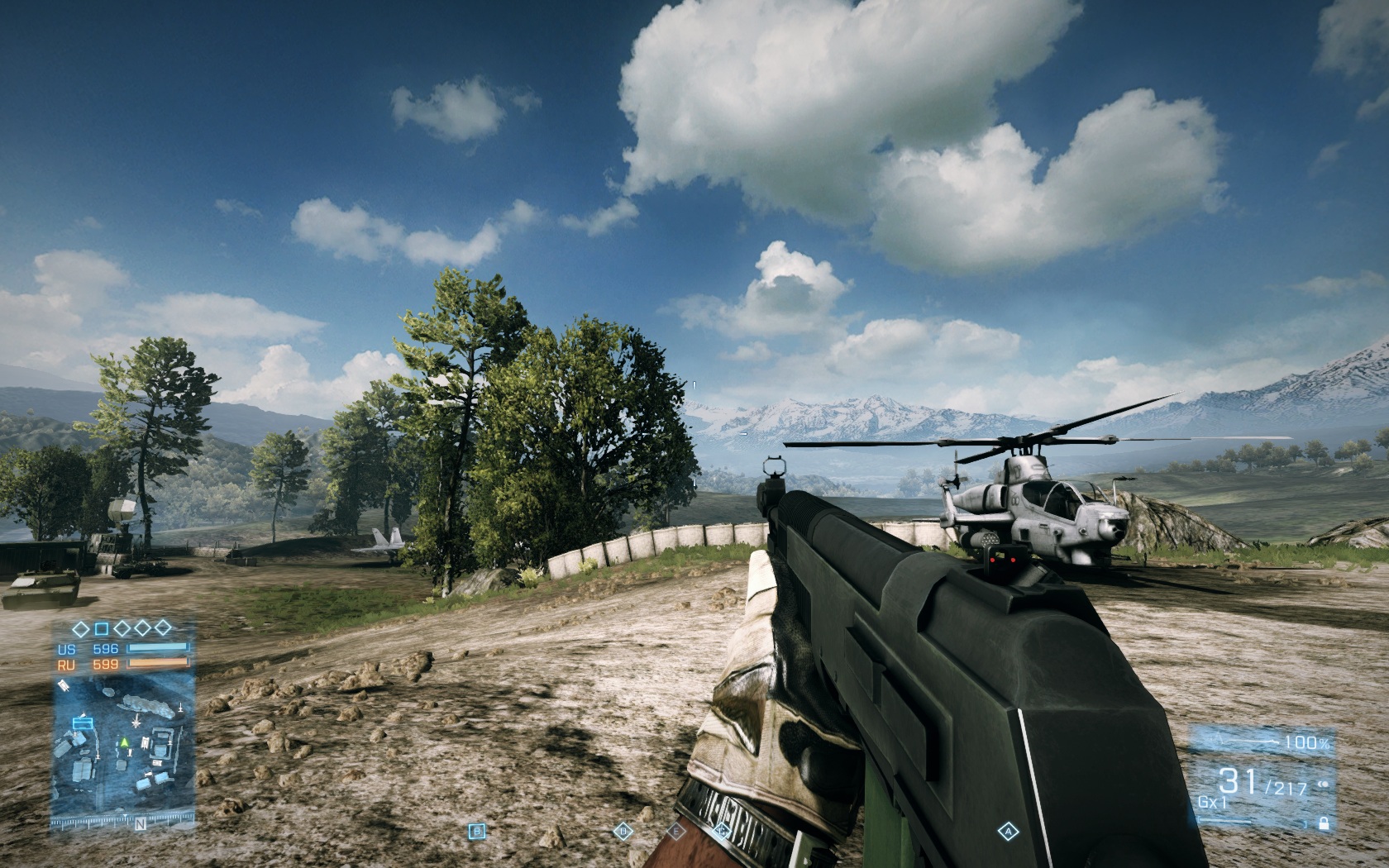
Task: Select objective marker B on the compass strip
Action: [476, 831]
